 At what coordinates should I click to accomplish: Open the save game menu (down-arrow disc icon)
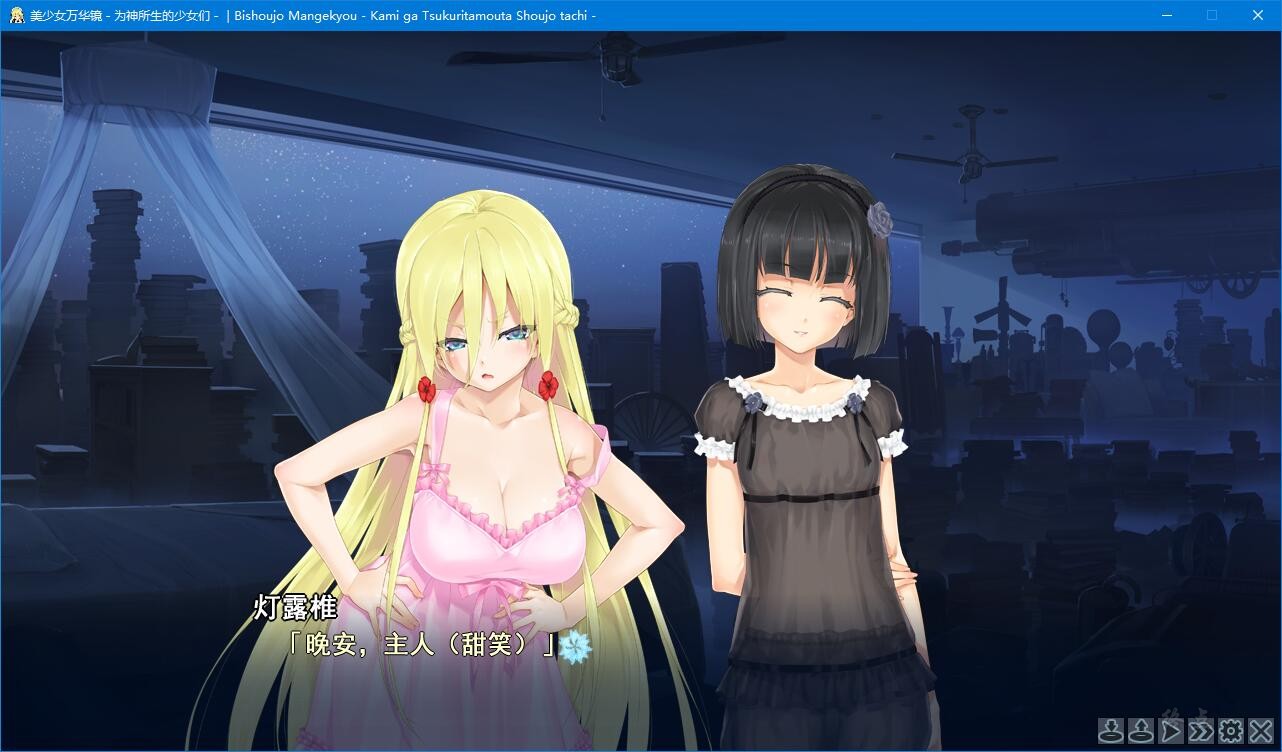[x=1110, y=731]
